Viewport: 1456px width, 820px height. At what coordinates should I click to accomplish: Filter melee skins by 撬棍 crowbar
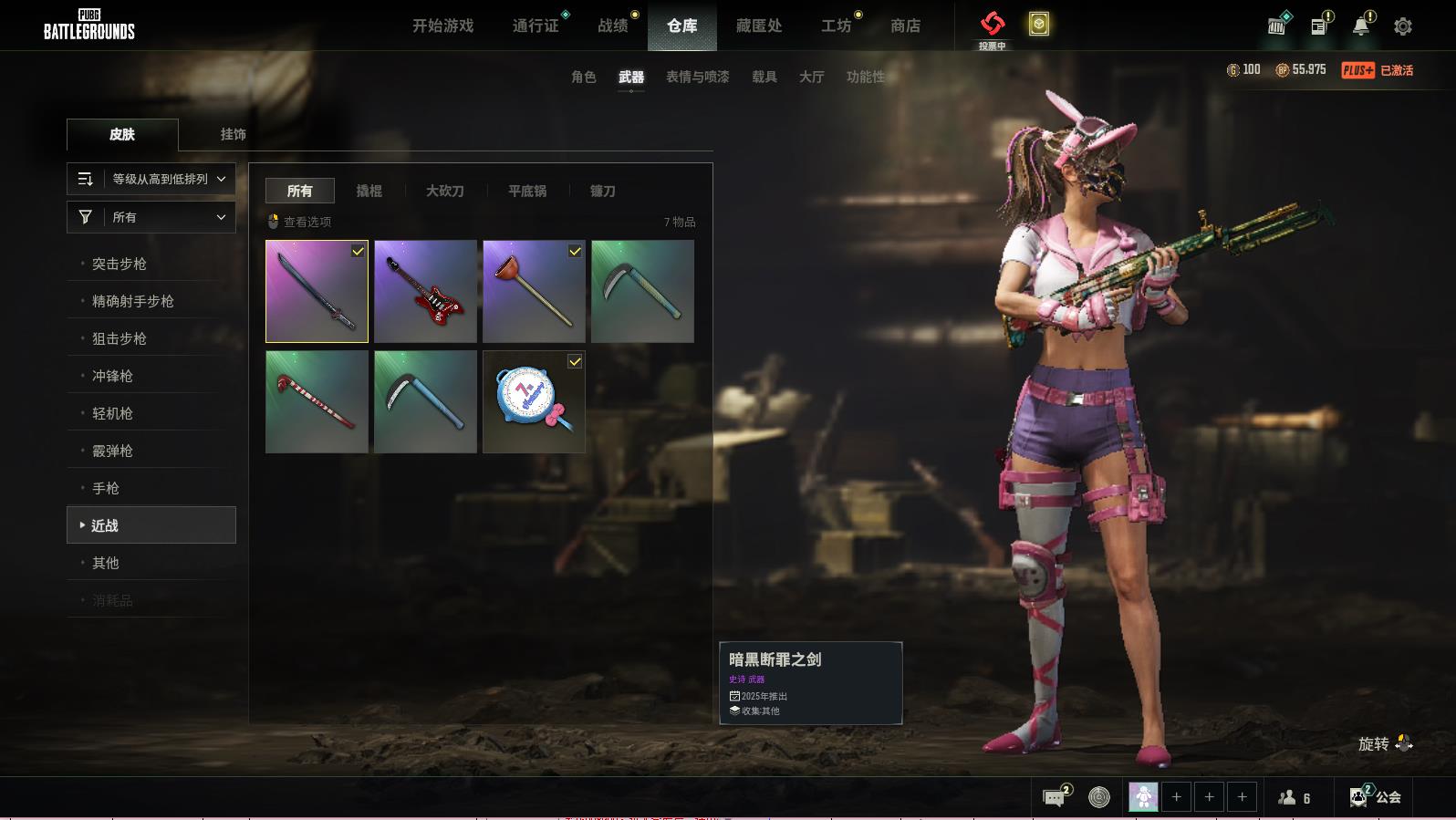(x=369, y=191)
